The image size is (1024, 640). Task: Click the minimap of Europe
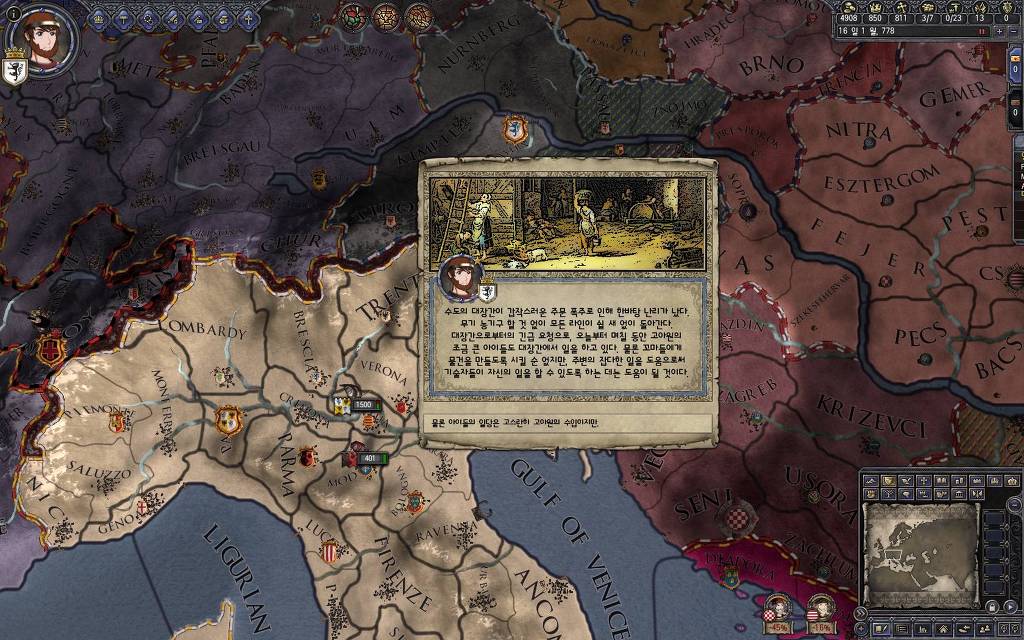click(x=920, y=548)
